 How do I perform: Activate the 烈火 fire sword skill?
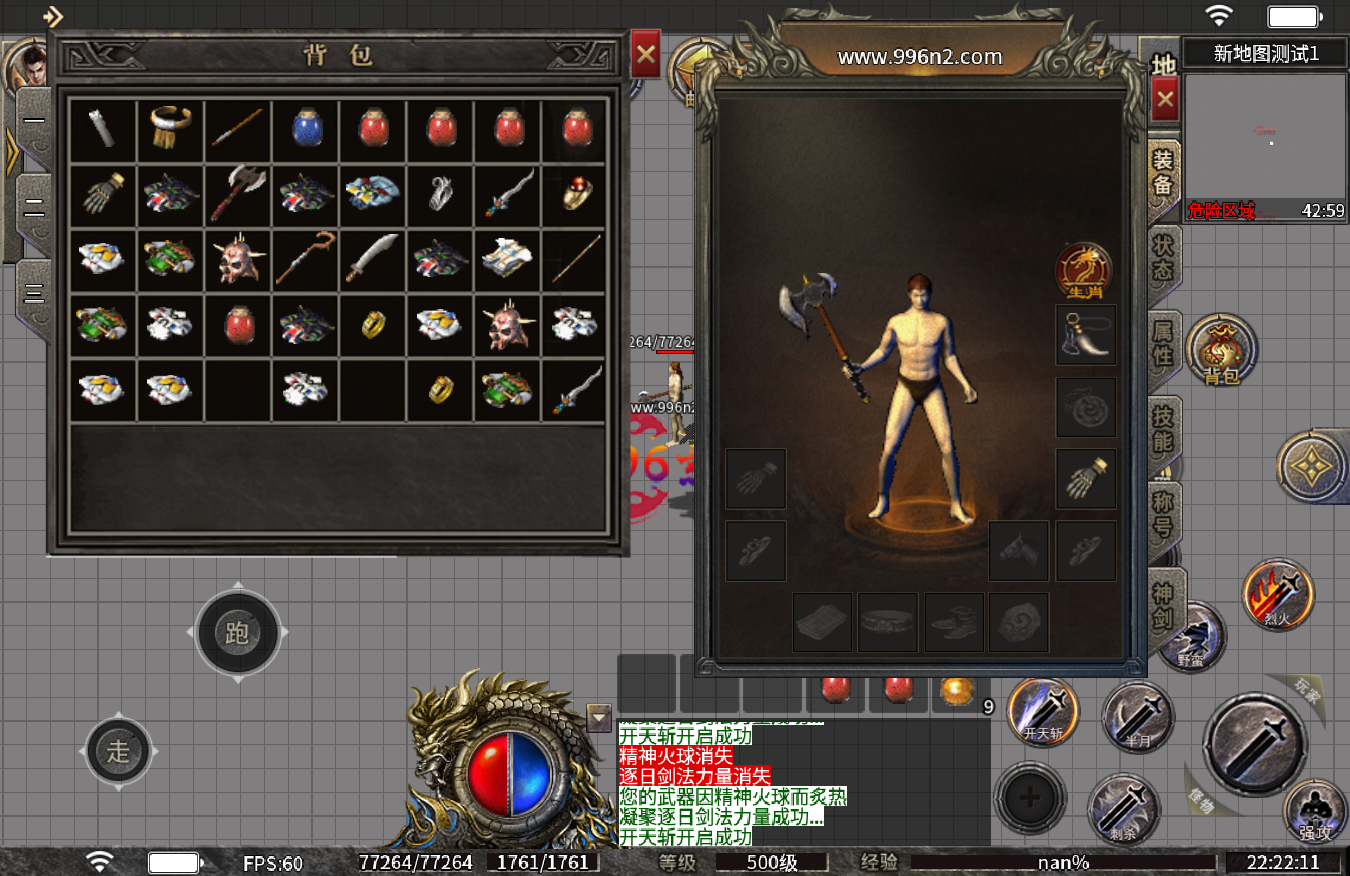coord(1277,594)
